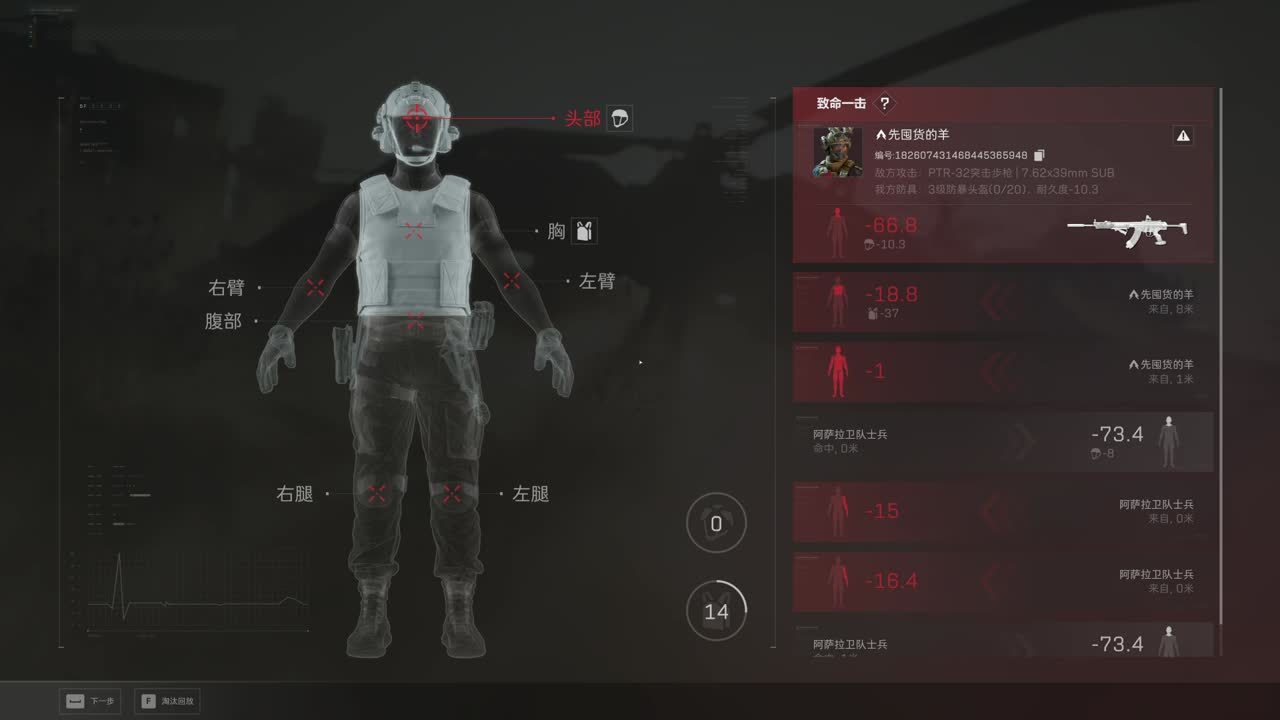
Task: Click the 右臂 right arm label
Action: [x=227, y=288]
